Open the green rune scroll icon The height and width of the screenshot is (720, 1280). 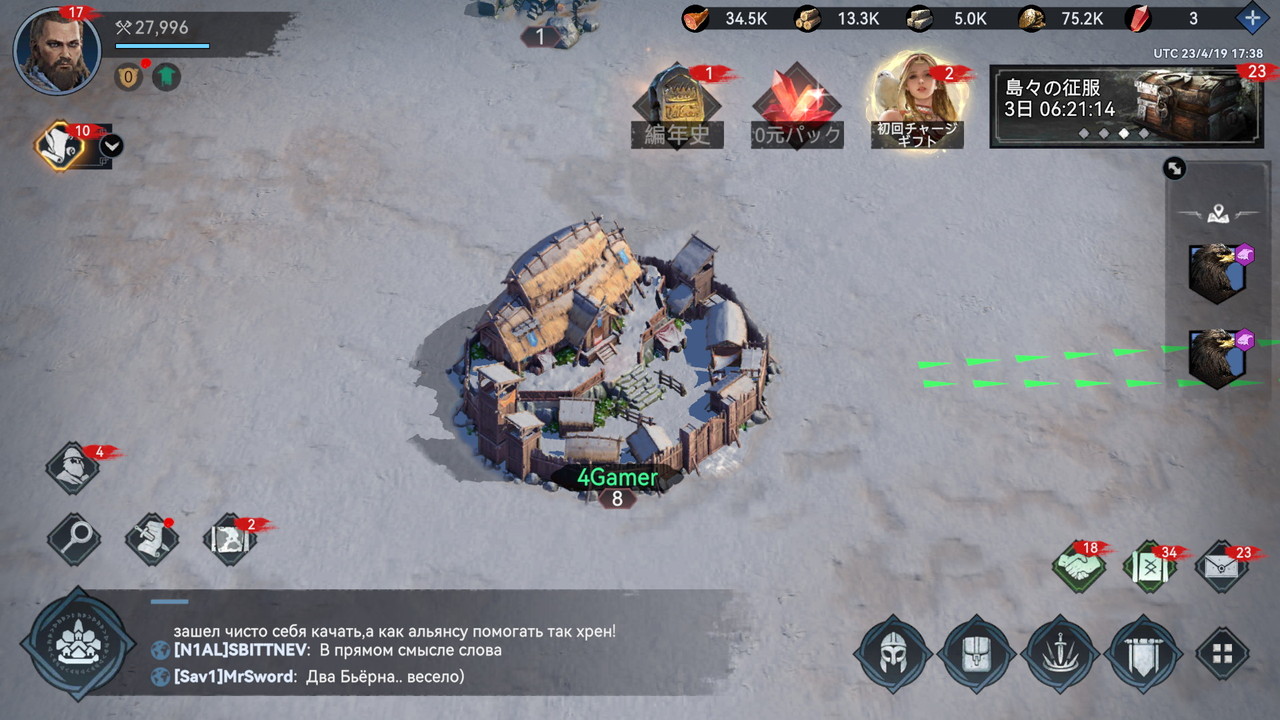pyautogui.click(x=1150, y=567)
